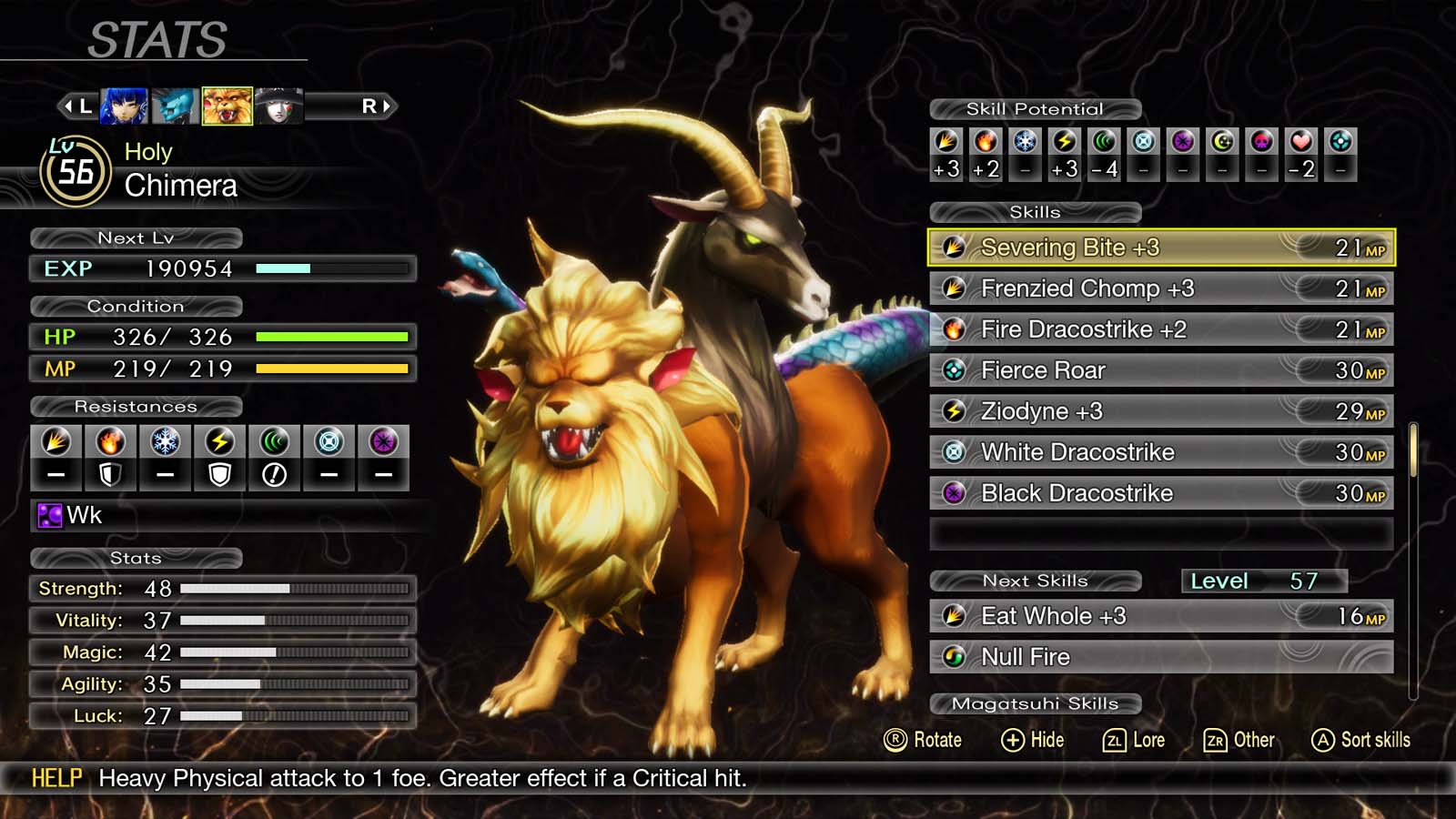Screen dimensions: 1456x819
Task: Click the Electric +3 skill potential icon
Action: 1064,141
